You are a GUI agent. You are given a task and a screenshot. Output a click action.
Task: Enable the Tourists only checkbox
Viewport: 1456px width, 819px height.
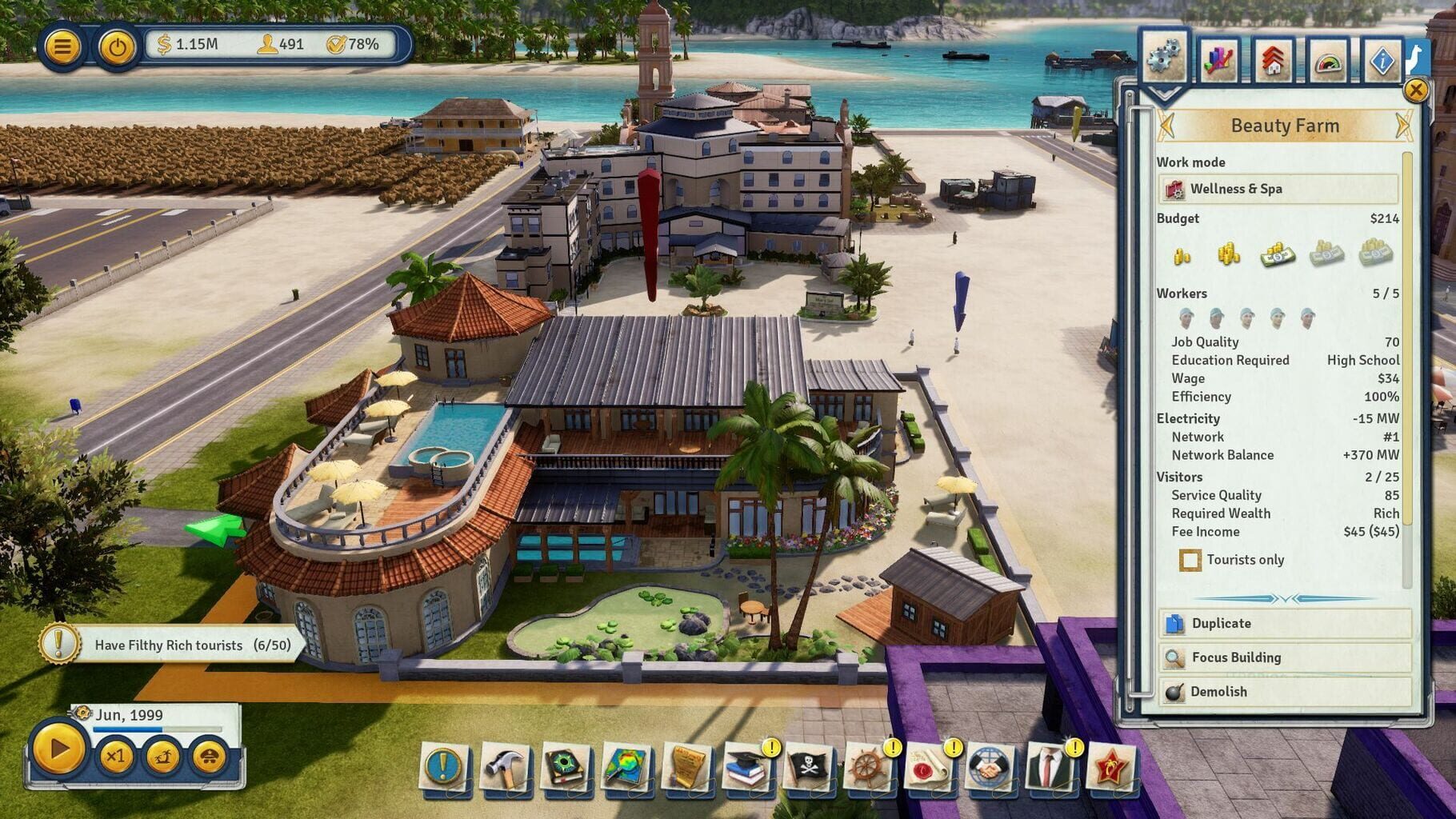pyautogui.click(x=1190, y=560)
